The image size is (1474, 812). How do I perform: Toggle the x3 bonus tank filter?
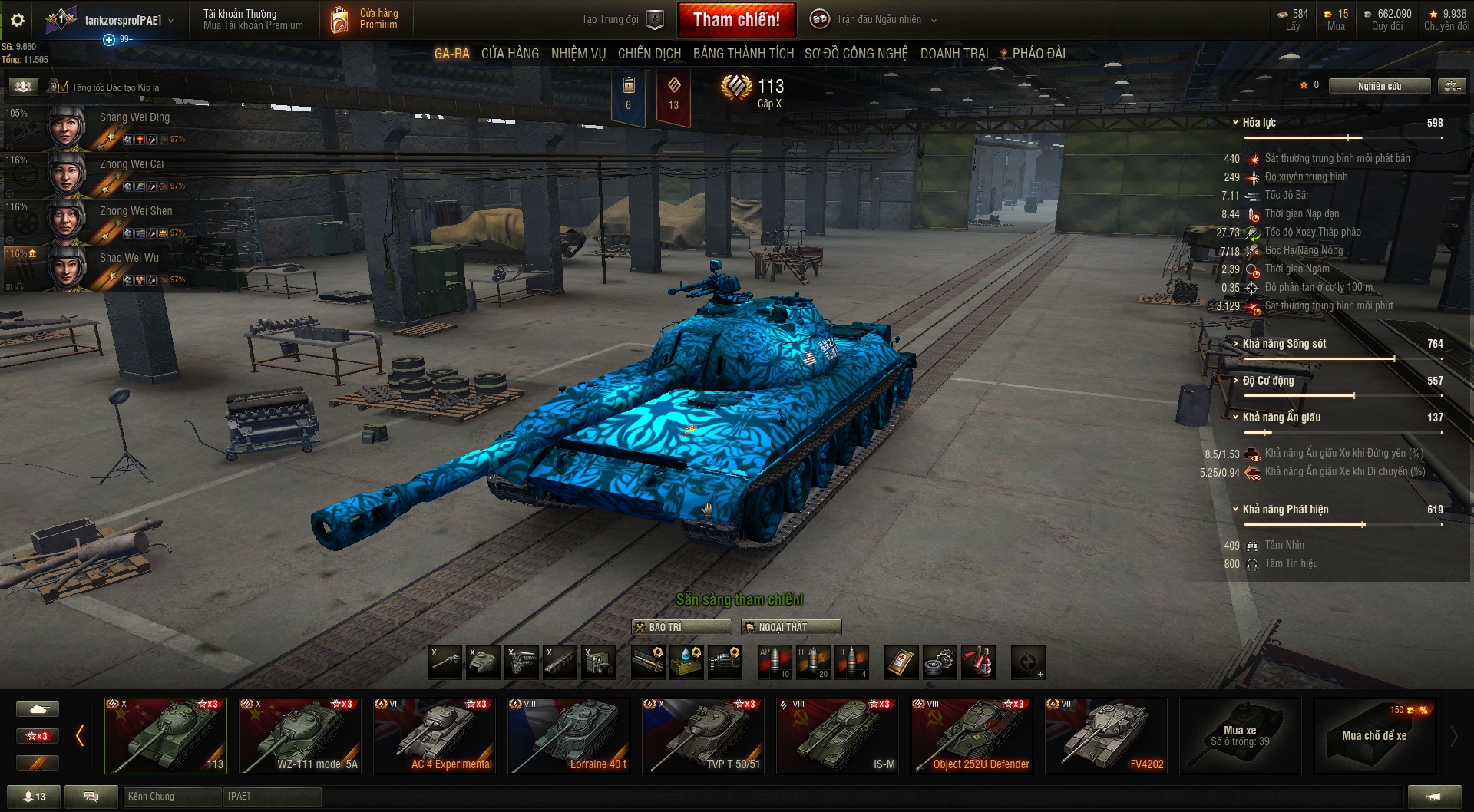coord(37,735)
